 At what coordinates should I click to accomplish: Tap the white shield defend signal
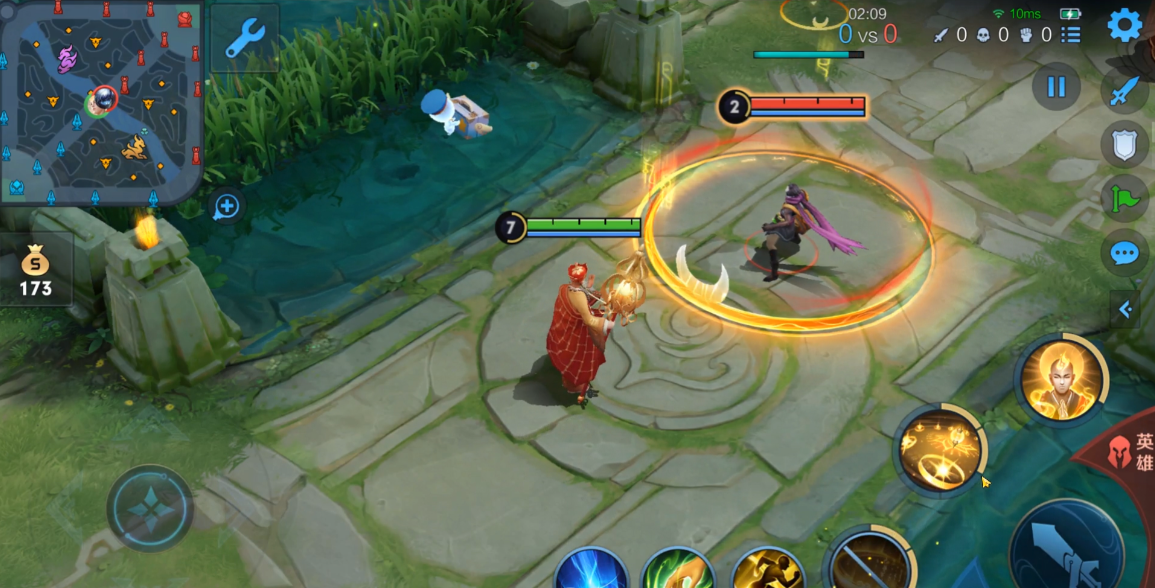(x=1125, y=145)
